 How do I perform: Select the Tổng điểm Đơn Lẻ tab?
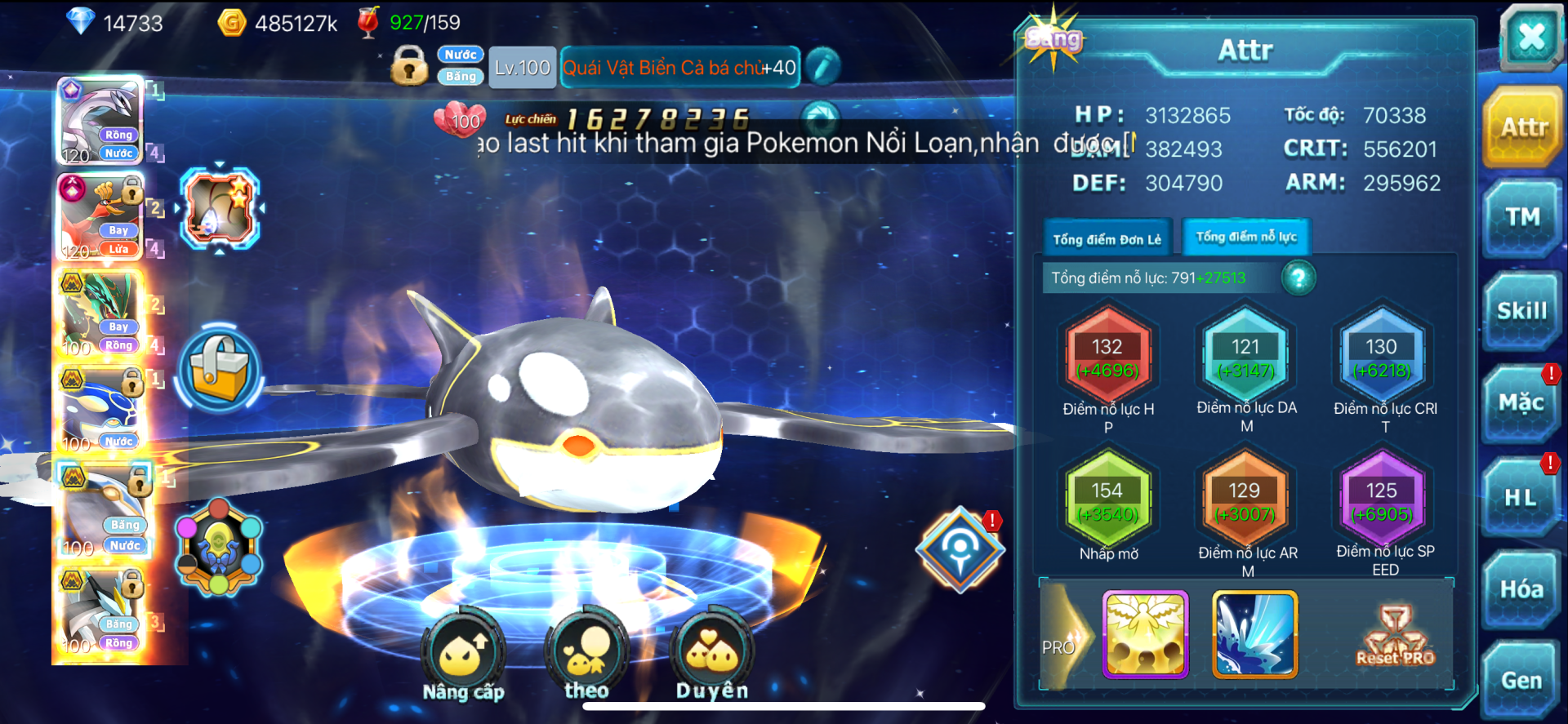(1107, 239)
